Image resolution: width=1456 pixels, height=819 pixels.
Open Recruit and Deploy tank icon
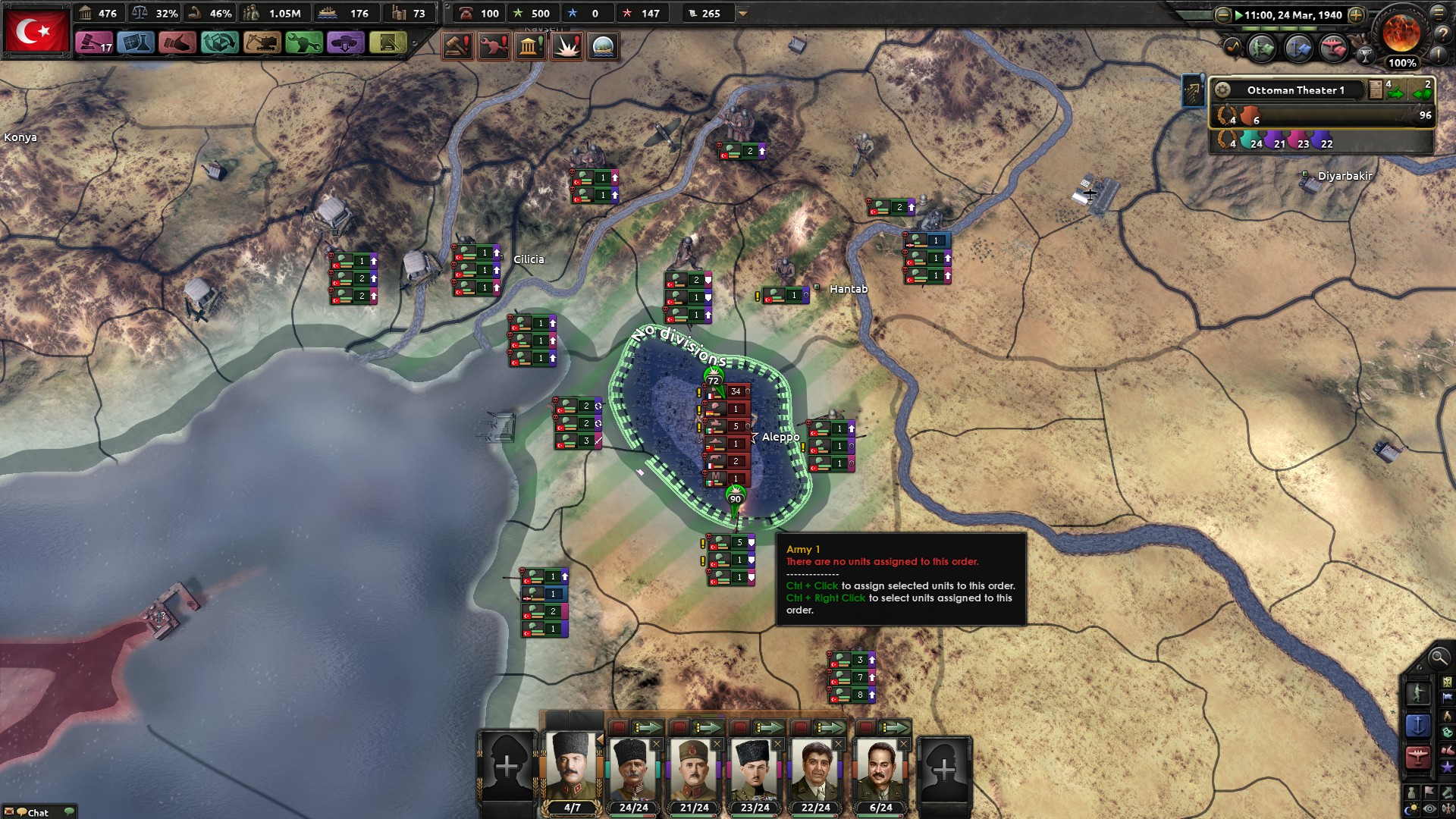[x=344, y=43]
